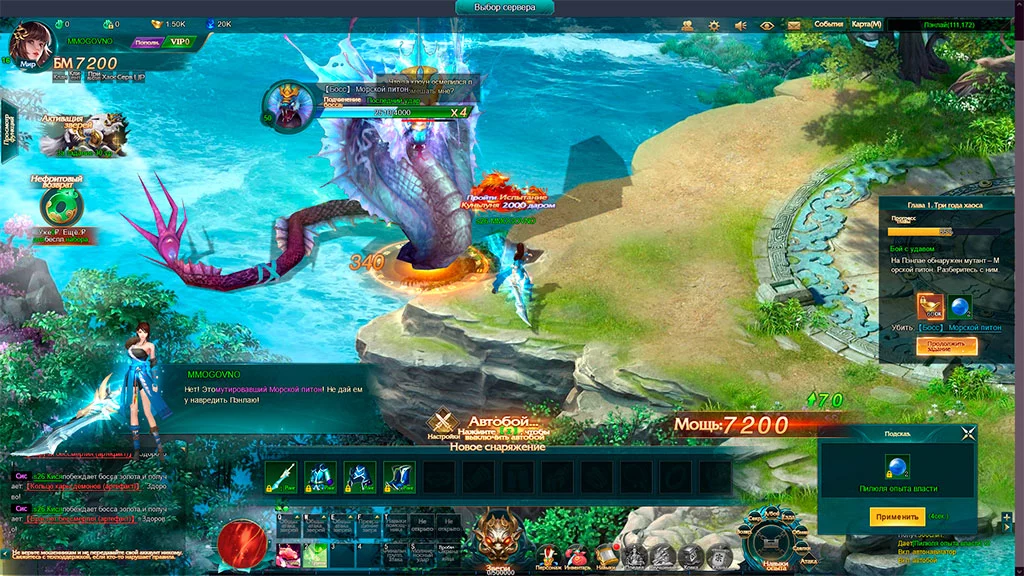Screen dimensions: 1024x576
Task: Open the friends icon in the top bar
Action: tap(688, 25)
